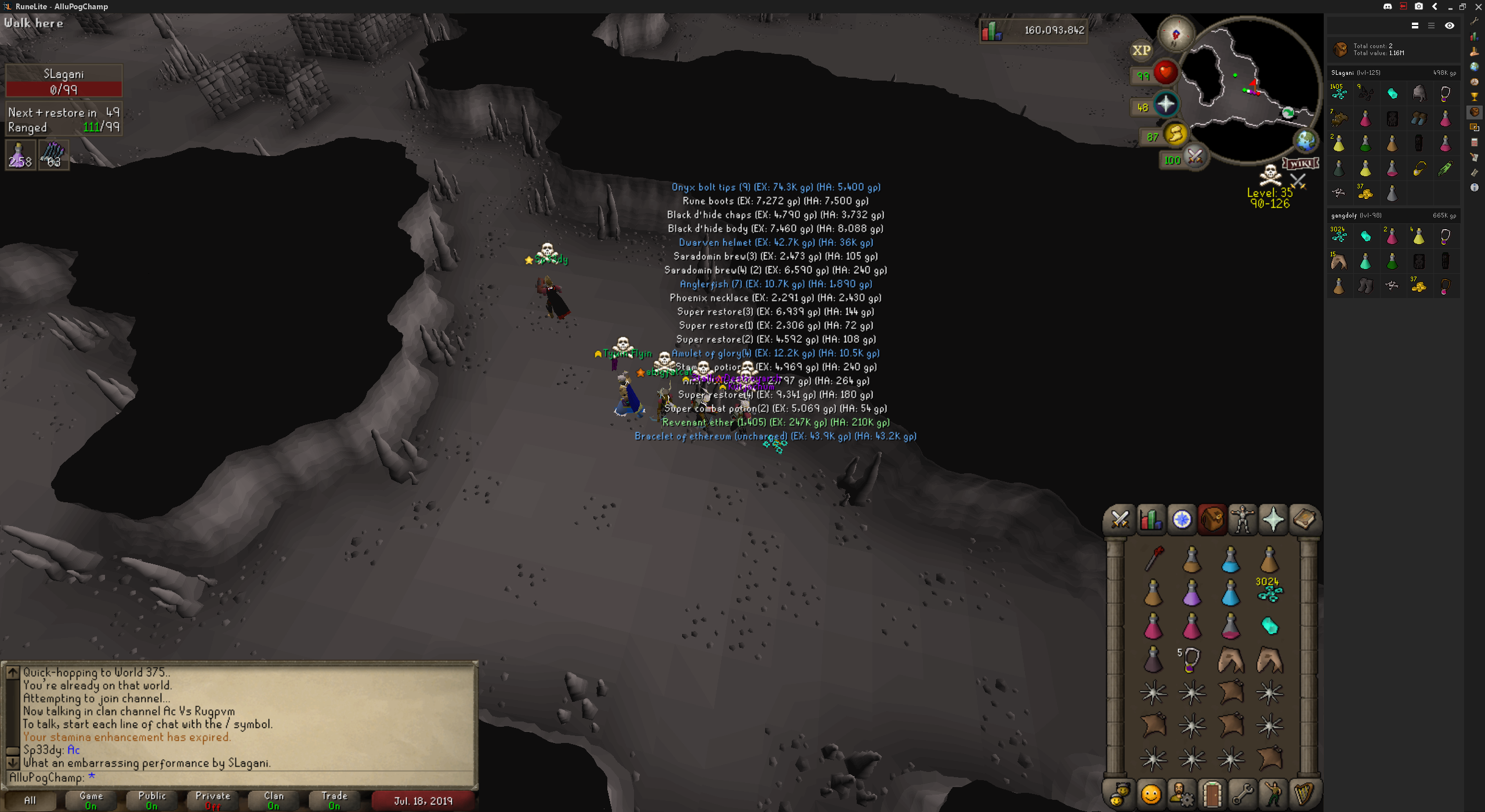Toggle quick prayers on the prayer orb
Viewport: 1485px width, 812px height.
(1165, 105)
